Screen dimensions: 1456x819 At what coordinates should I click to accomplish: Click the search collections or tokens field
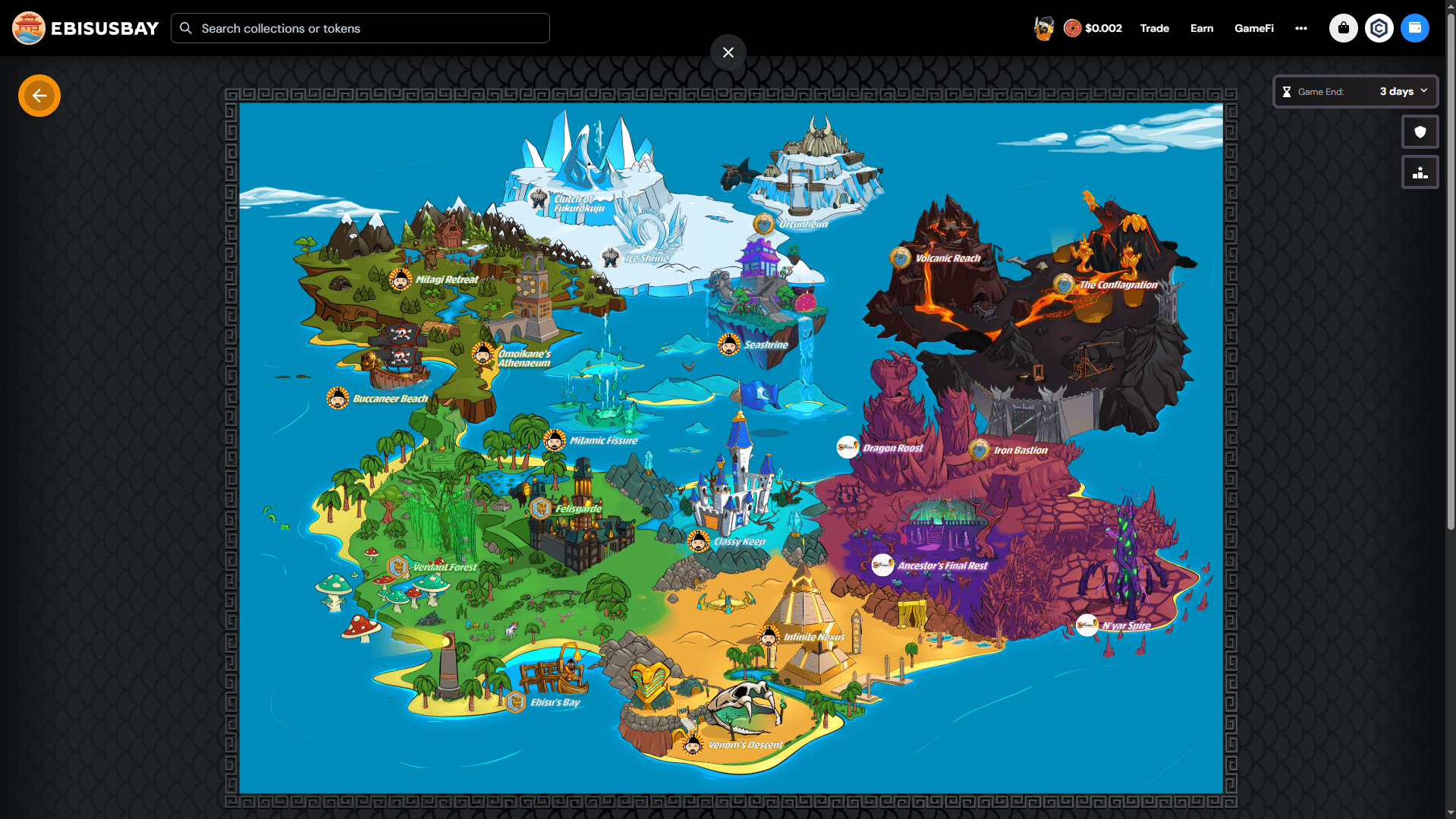tap(359, 28)
